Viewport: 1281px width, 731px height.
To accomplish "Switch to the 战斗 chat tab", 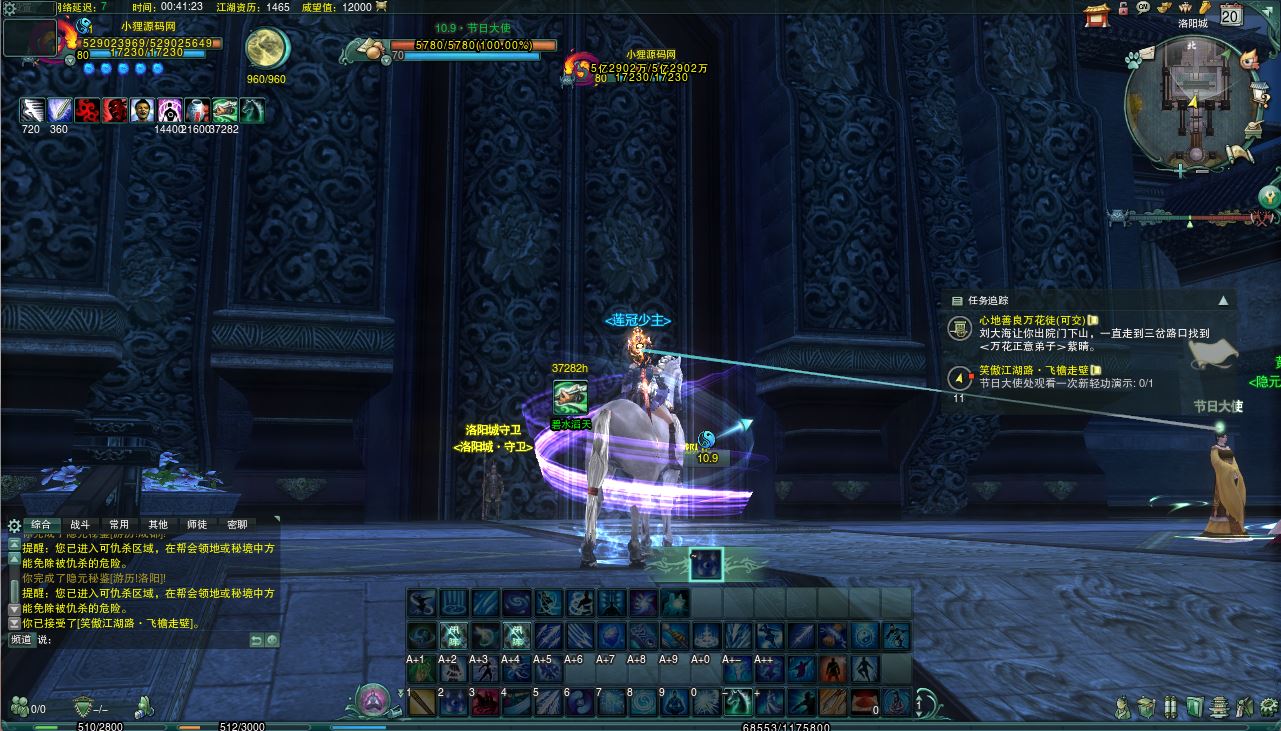I will [80, 524].
